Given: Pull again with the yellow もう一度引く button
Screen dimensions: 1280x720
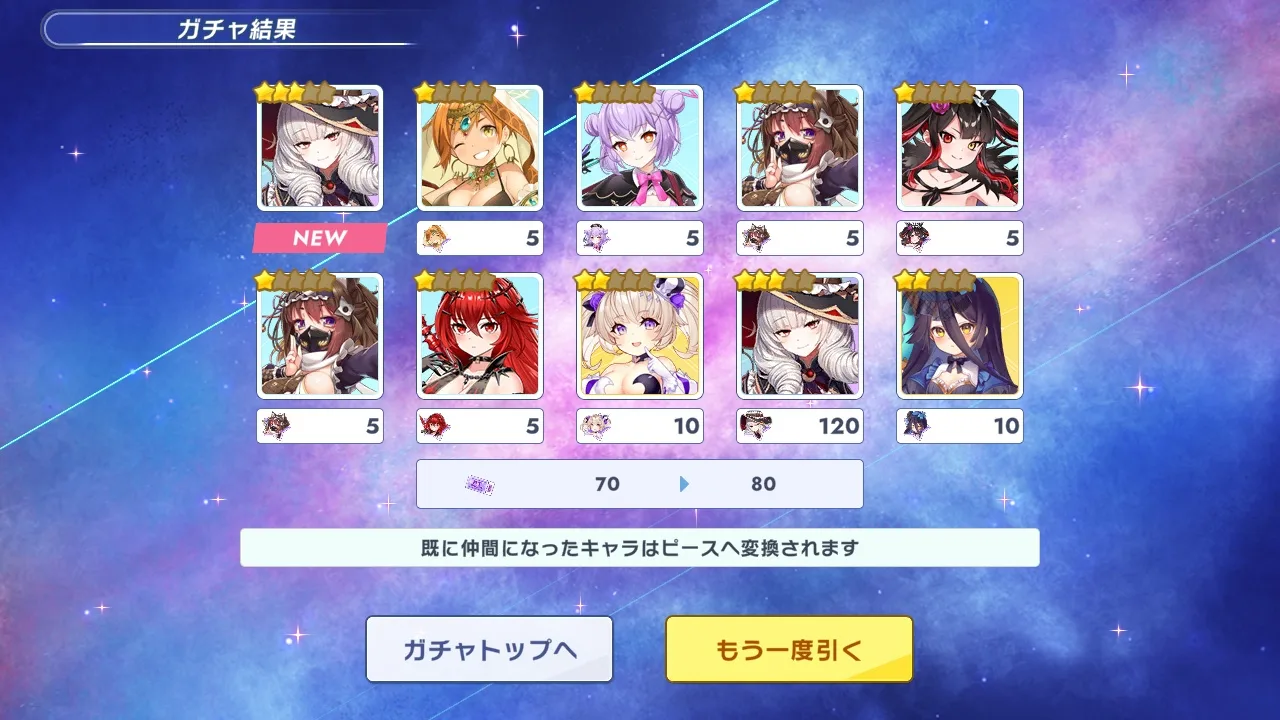Looking at the screenshot, I should 789,649.
